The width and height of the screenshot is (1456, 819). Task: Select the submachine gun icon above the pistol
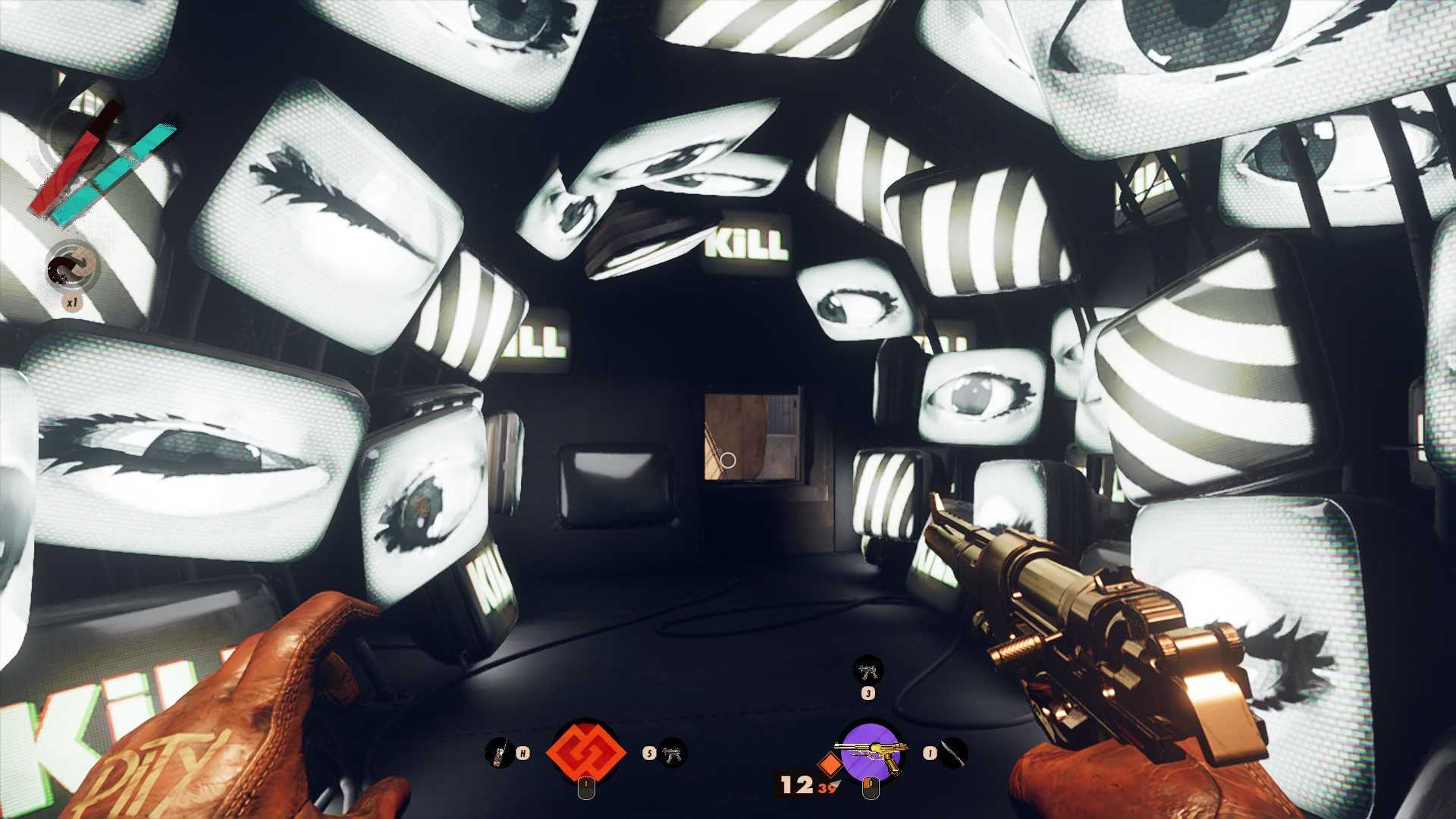click(868, 670)
